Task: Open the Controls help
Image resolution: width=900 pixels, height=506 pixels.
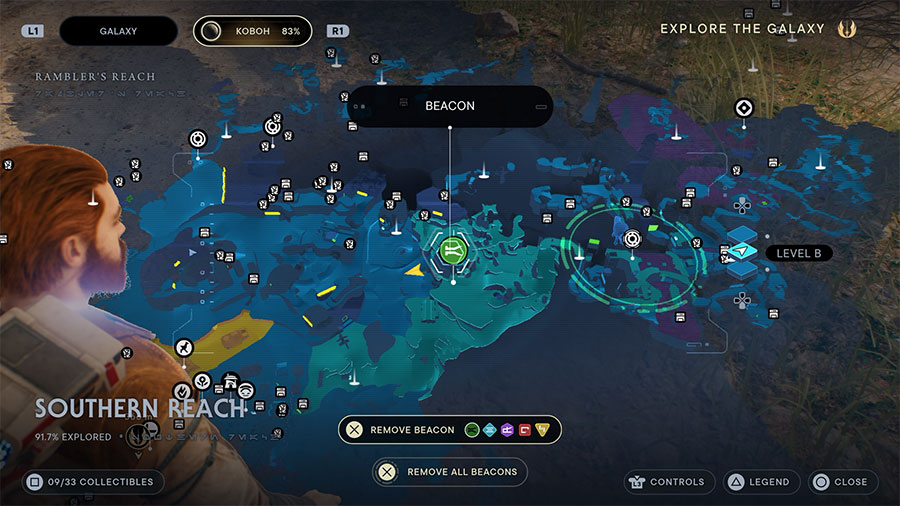Action: pos(670,482)
